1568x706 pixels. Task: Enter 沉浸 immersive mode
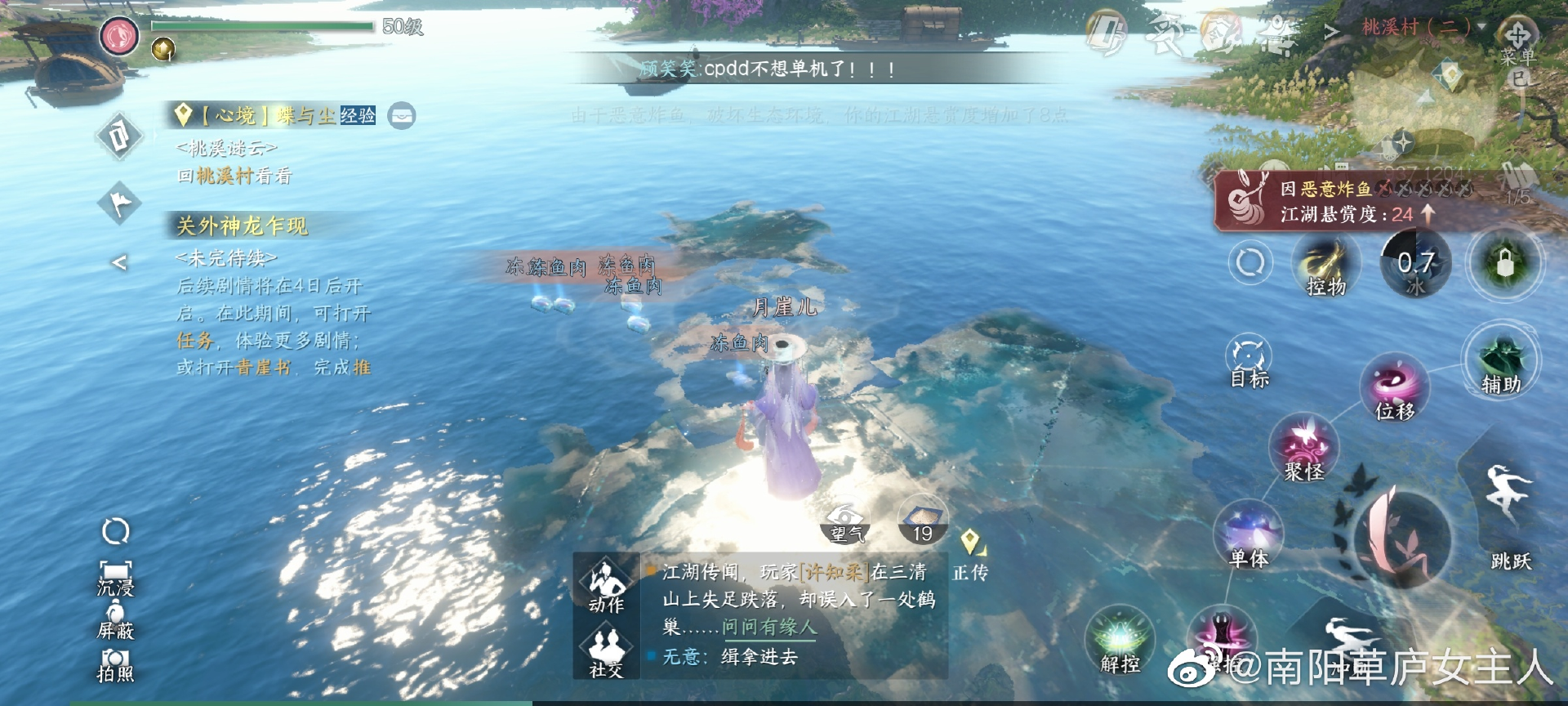coord(115,576)
